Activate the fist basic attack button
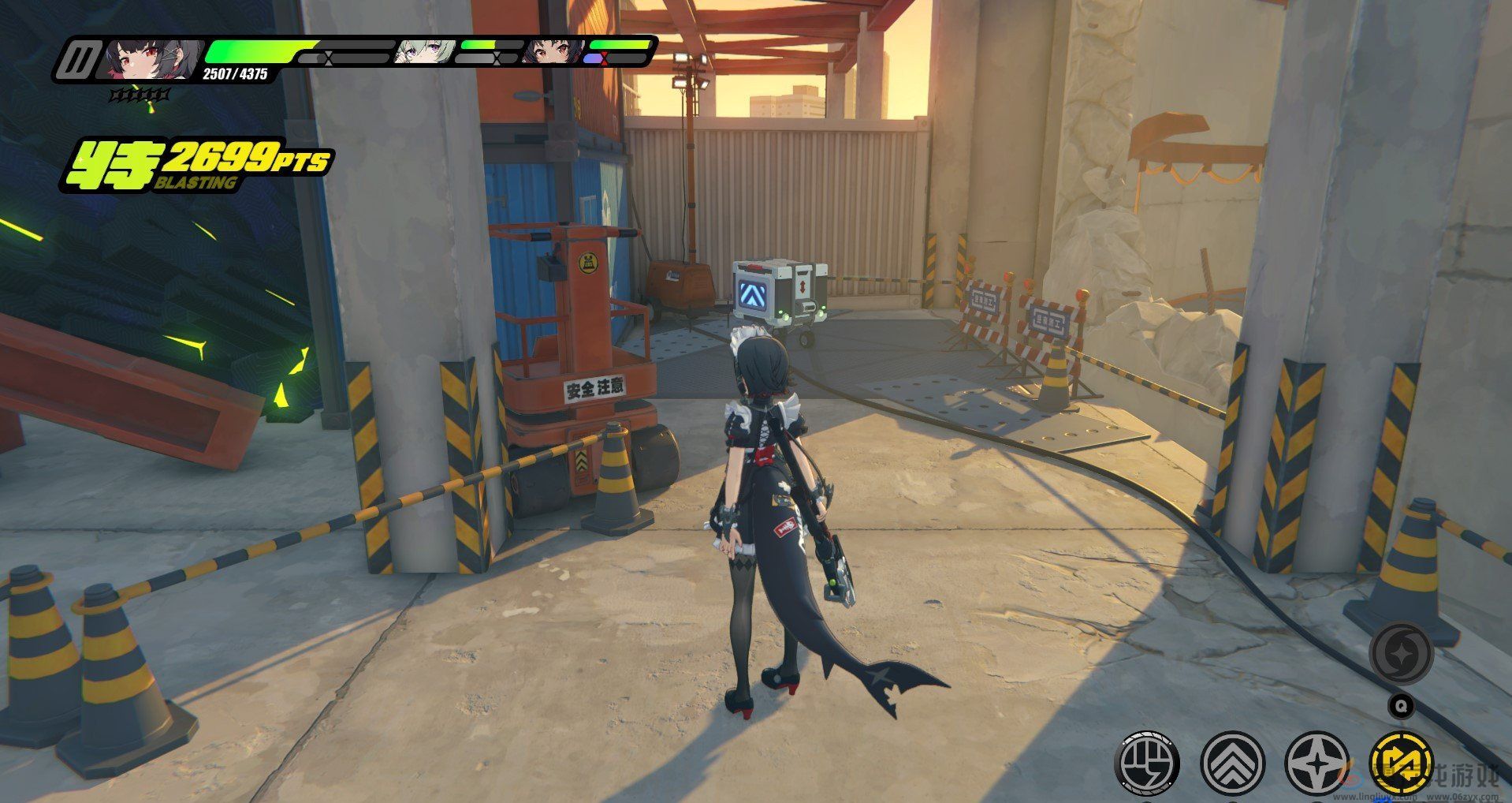1512x803 pixels. pos(1148,764)
